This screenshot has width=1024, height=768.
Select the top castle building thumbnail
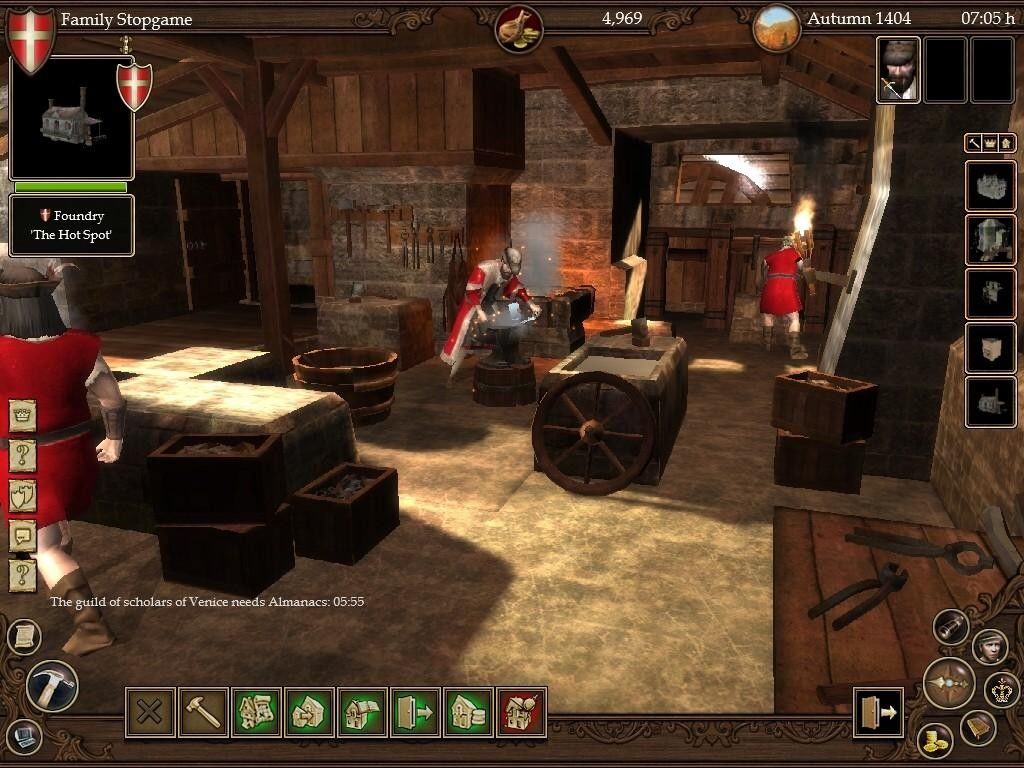coord(990,186)
